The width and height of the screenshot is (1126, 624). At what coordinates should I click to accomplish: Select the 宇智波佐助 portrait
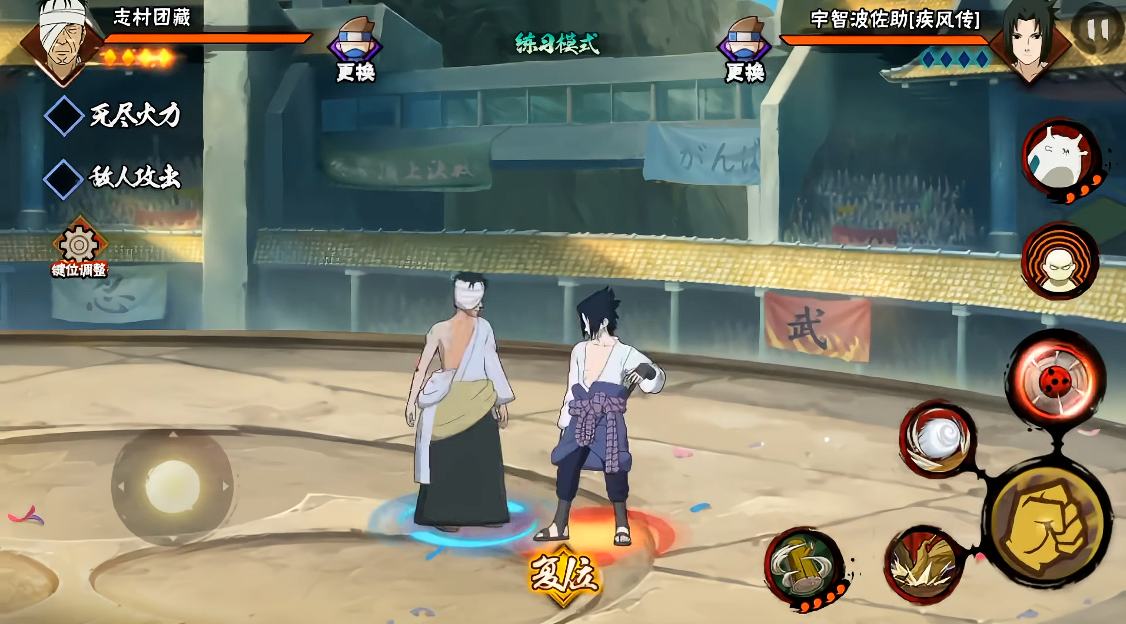(1030, 40)
